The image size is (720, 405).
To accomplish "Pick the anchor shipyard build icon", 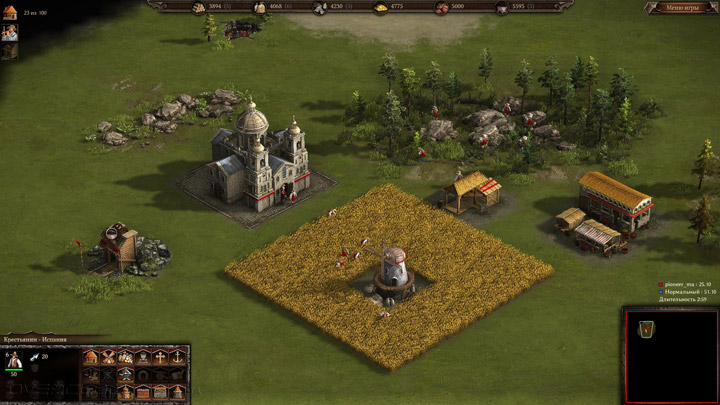I will point(178,357).
